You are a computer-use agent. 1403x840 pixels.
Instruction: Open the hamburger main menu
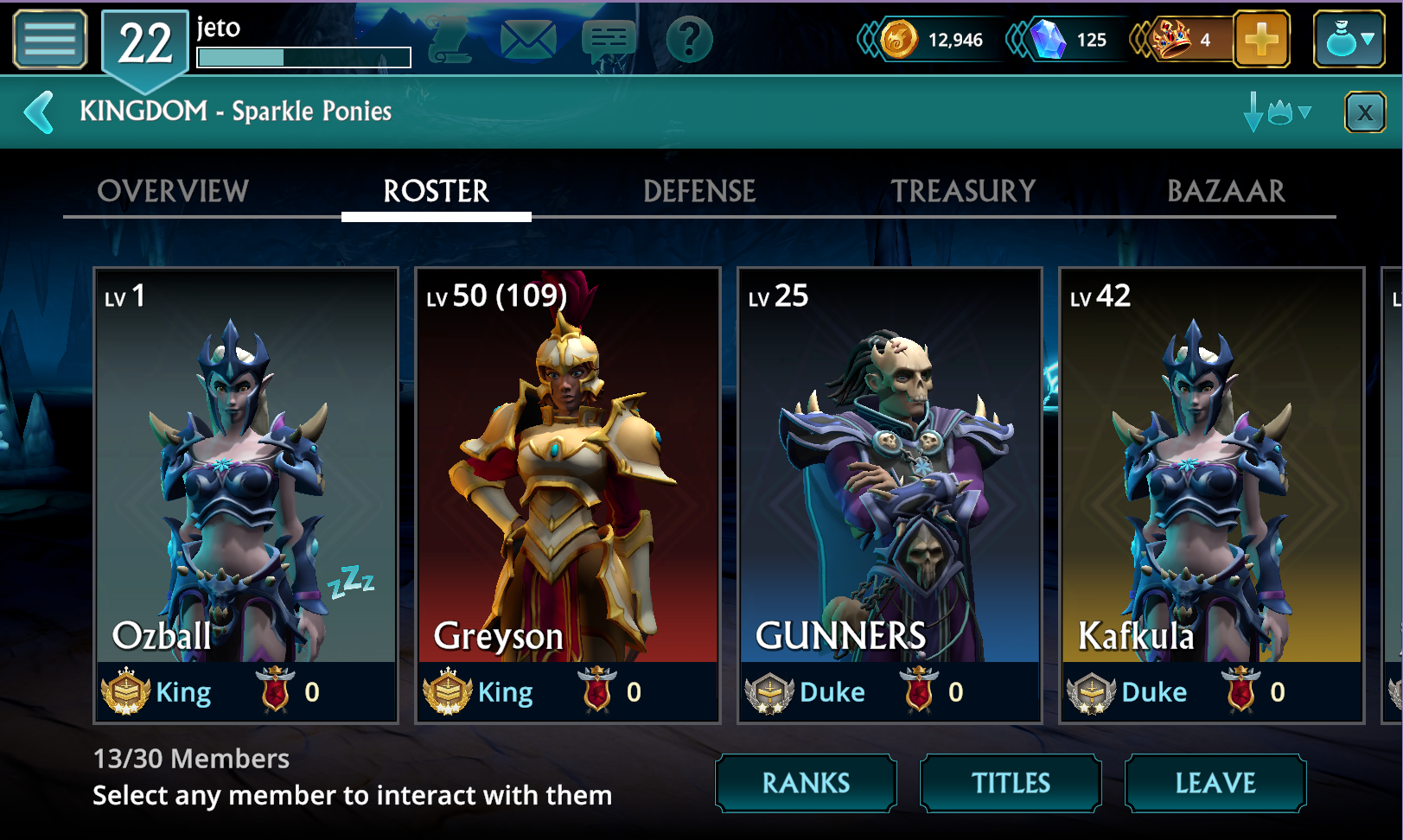[50, 39]
